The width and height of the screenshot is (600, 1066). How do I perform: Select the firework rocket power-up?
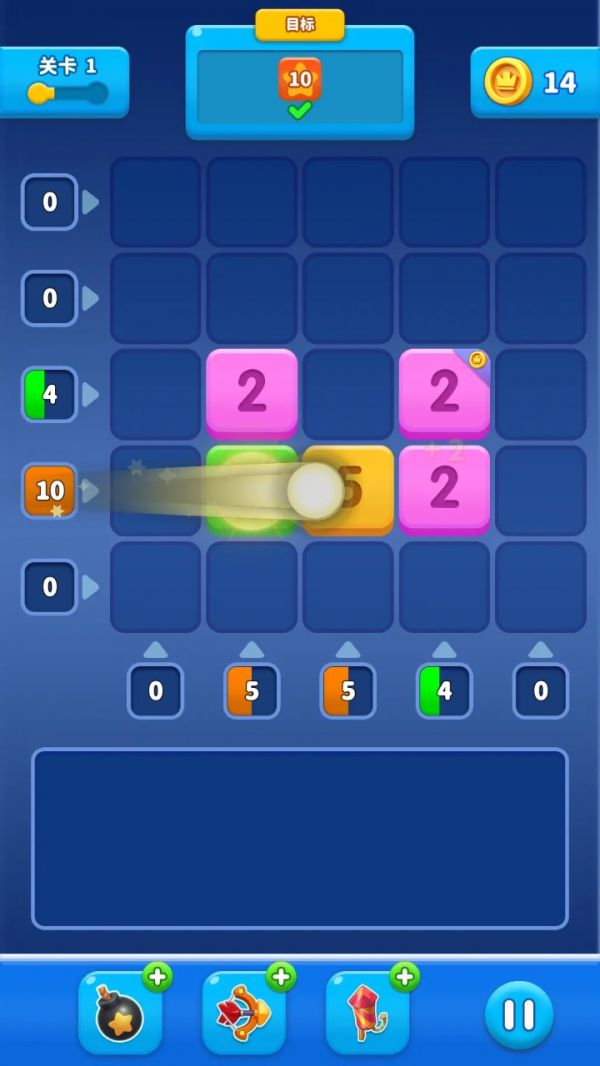(x=368, y=1015)
